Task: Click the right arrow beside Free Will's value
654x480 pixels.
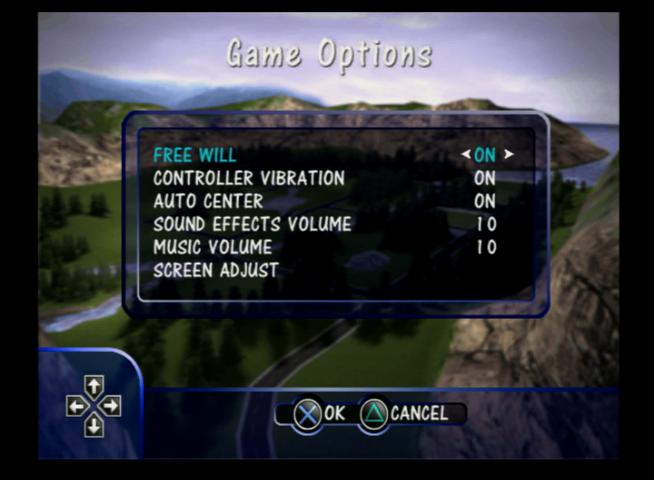Action: 509,155
